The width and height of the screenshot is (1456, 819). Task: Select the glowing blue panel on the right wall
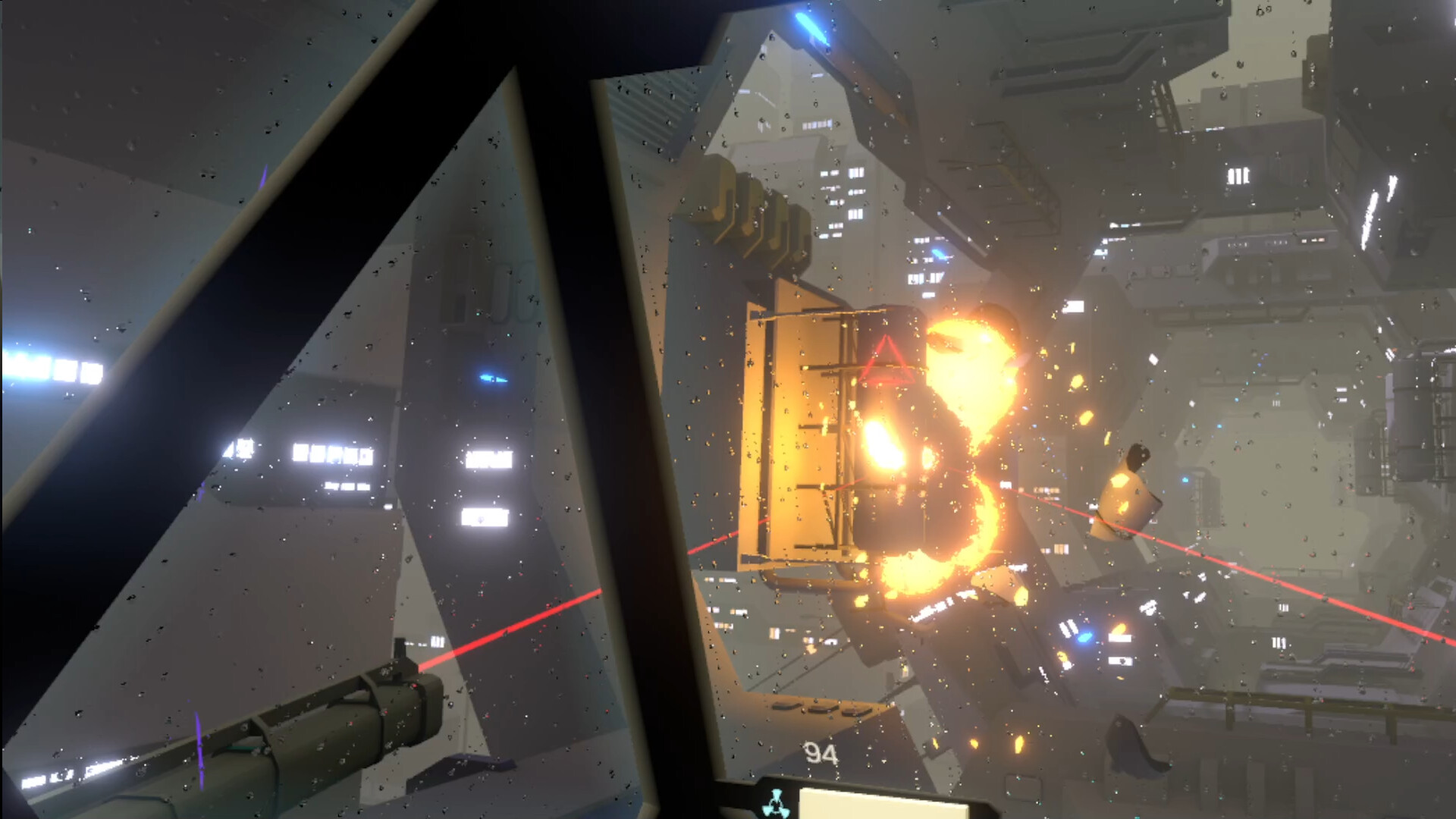point(1185,479)
